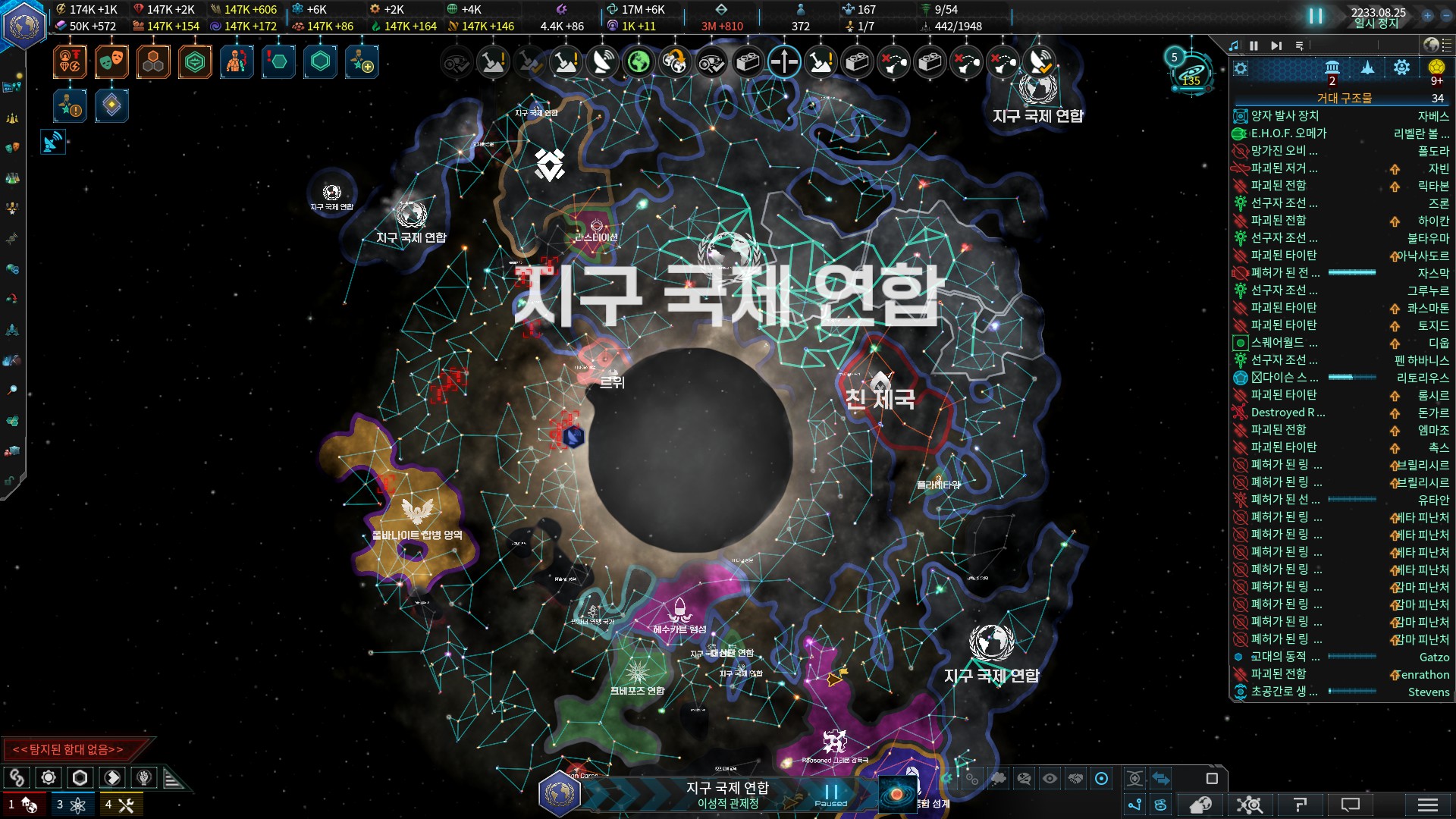Toggle the game pause button beside the date
Viewport: 1456px width, 819px height.
pyautogui.click(x=1316, y=16)
